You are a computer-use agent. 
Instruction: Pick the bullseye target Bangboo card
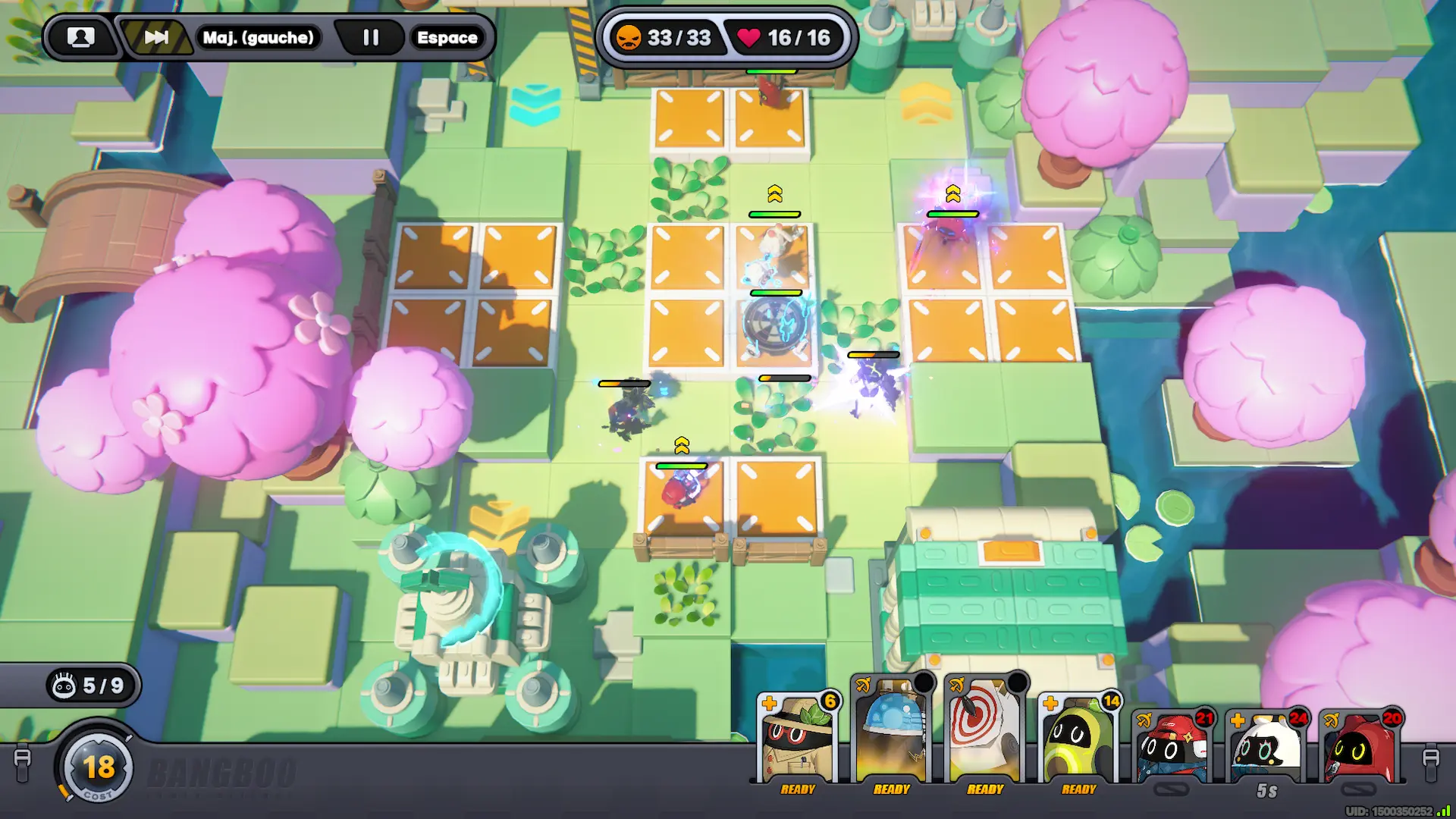[984, 732]
